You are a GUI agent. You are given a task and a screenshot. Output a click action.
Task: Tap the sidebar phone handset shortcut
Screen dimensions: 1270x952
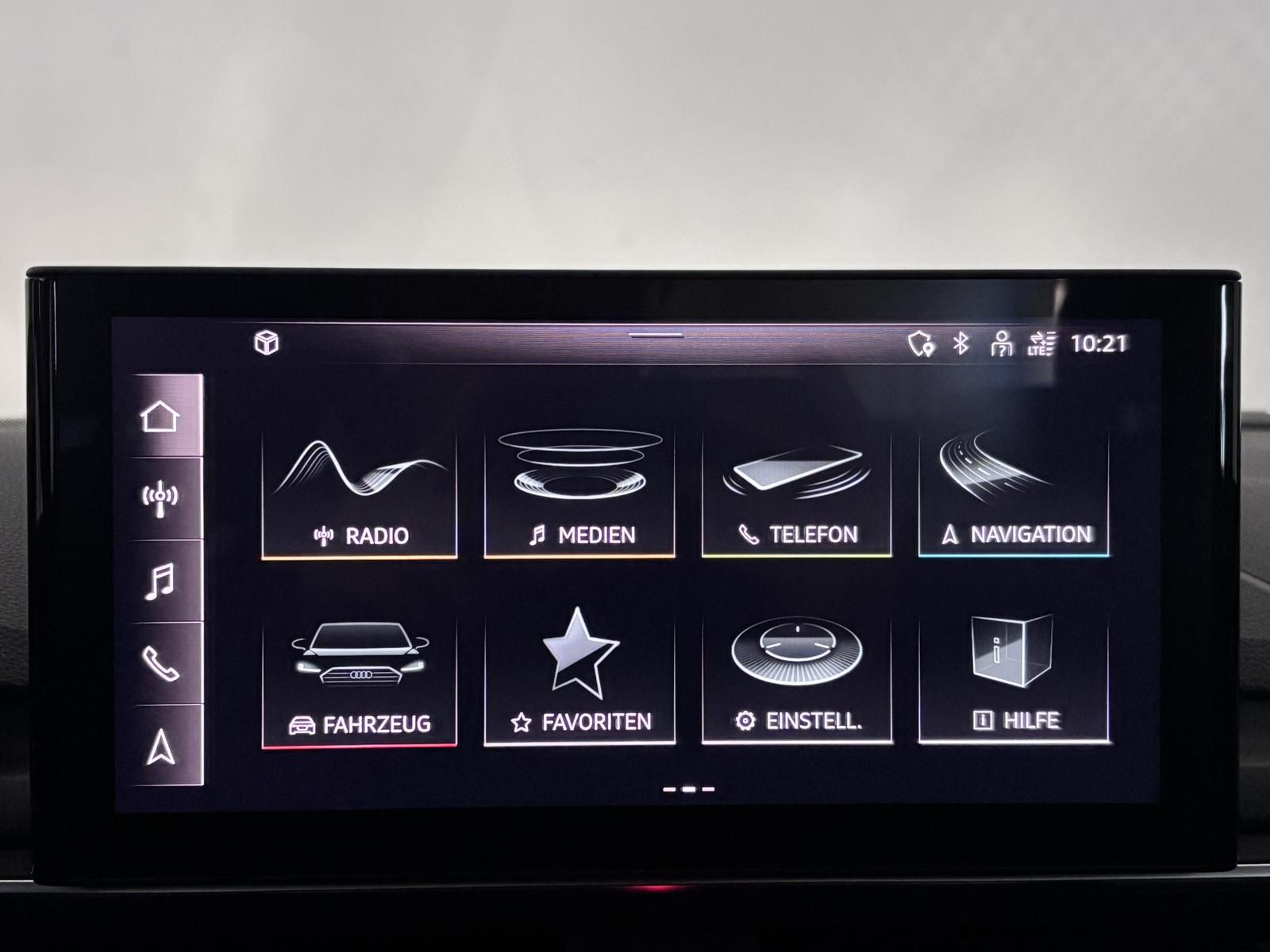click(x=160, y=664)
